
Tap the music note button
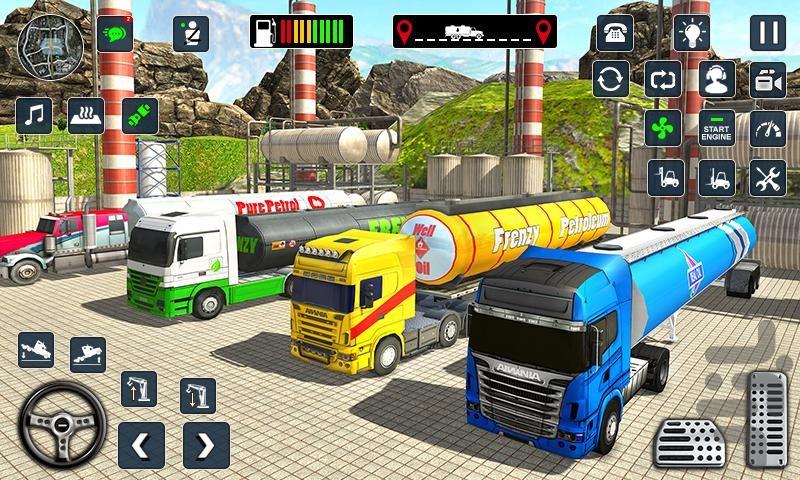[34, 115]
